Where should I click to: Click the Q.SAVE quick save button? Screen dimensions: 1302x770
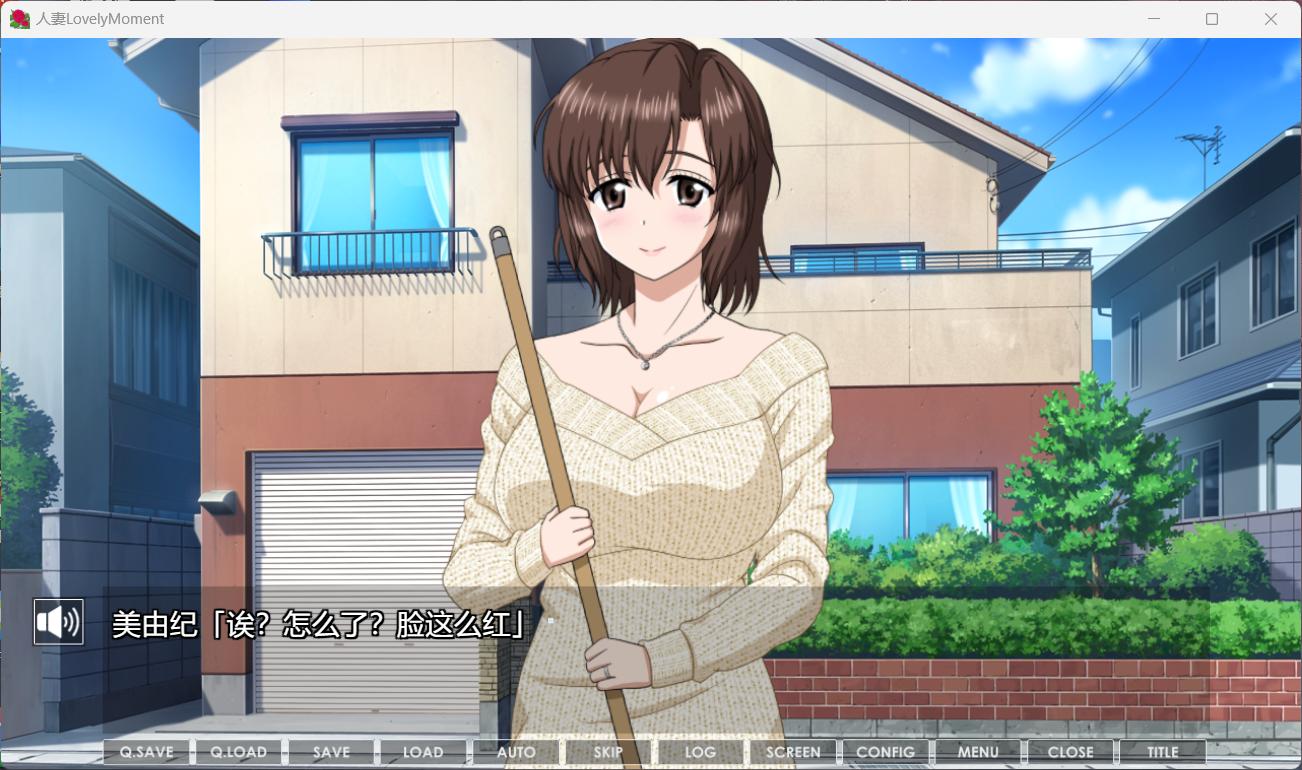147,752
